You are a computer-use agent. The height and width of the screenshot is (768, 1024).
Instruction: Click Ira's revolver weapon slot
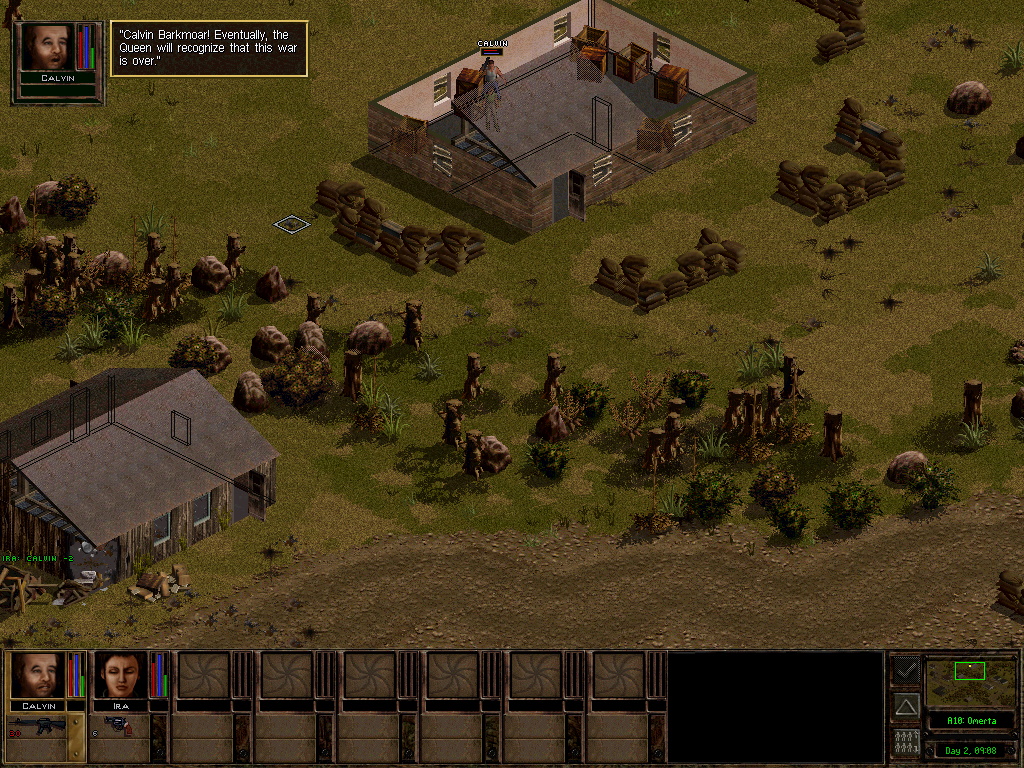[117, 727]
